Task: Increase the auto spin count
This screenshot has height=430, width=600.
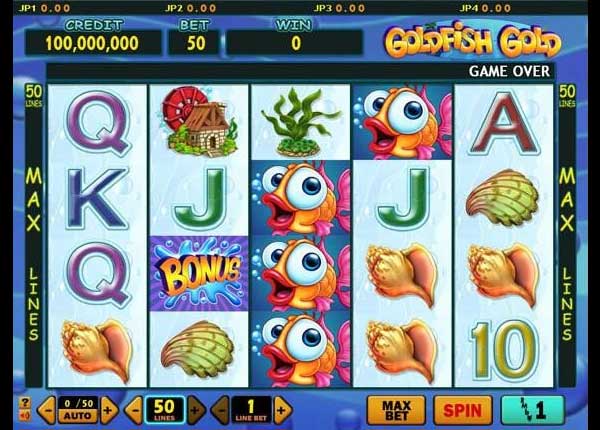Action: click(108, 409)
